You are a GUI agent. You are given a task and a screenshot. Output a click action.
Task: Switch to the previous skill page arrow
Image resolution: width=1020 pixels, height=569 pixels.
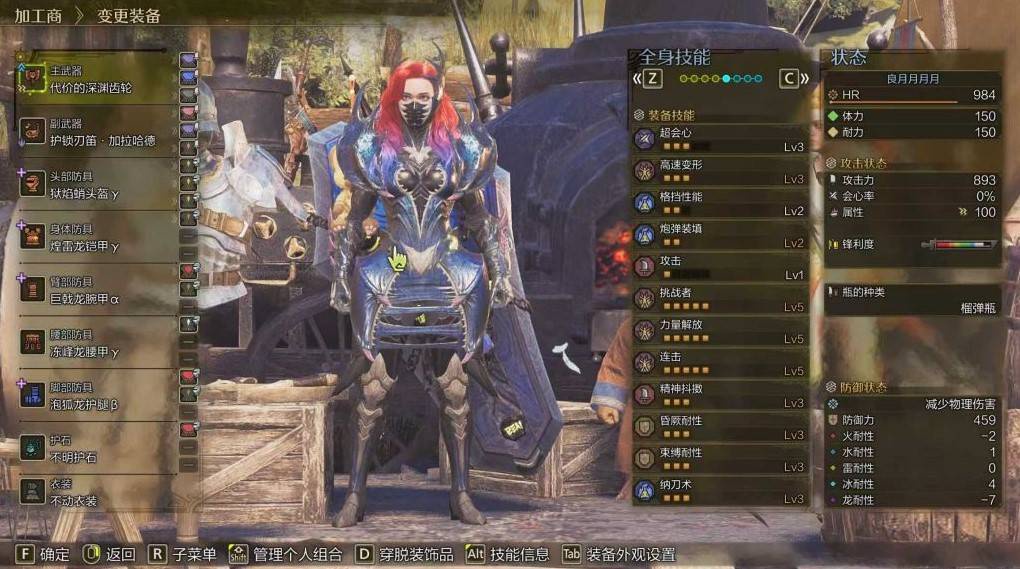click(651, 78)
